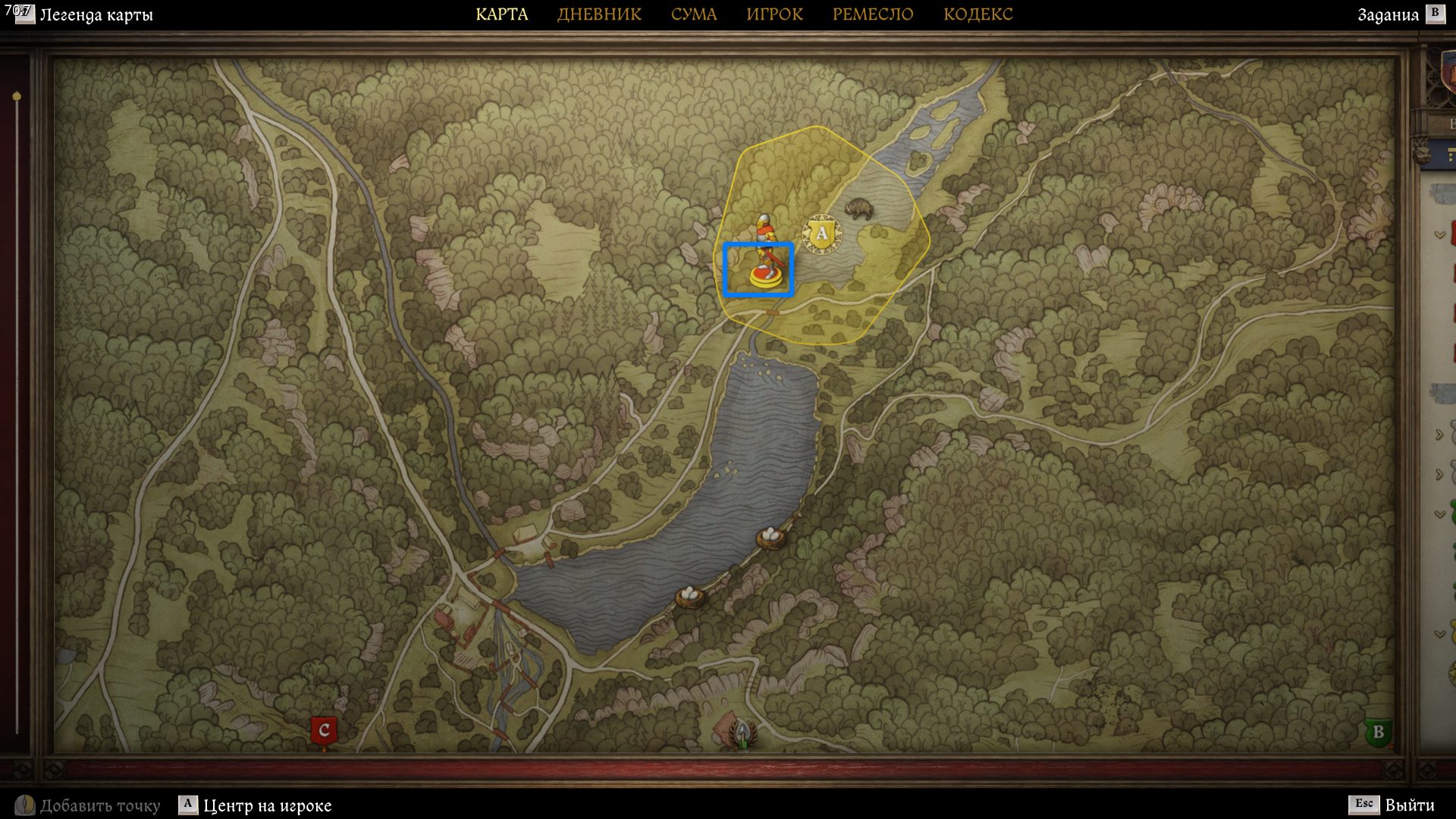Select the green quest marker B

coord(1378,733)
